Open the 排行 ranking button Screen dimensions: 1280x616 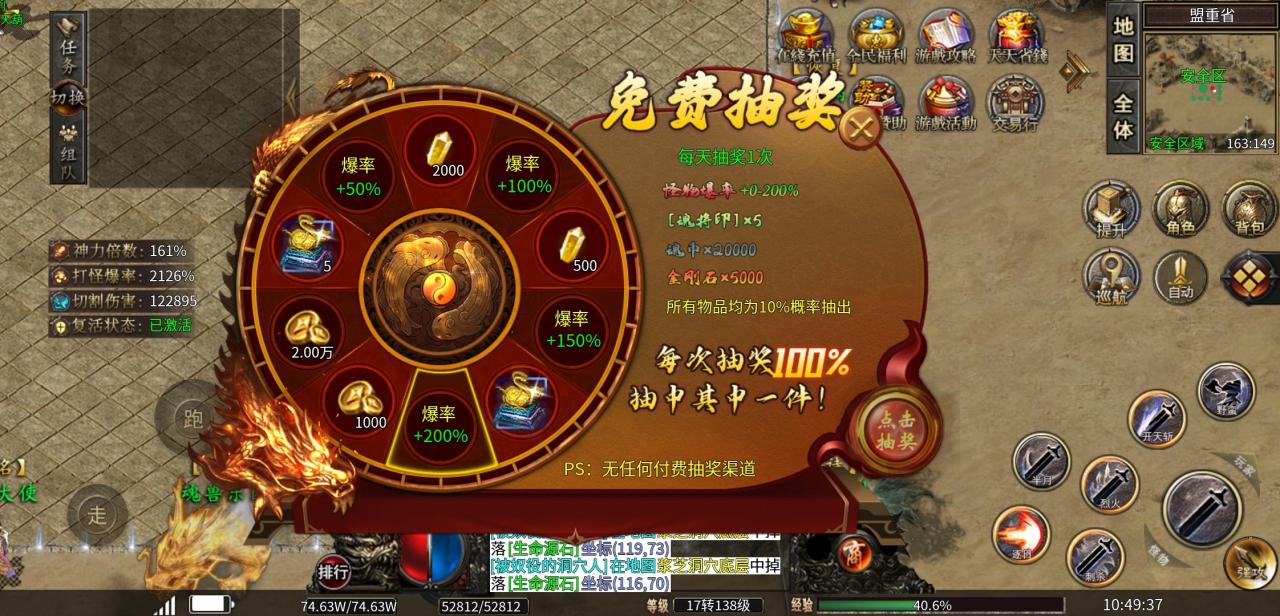tap(333, 572)
